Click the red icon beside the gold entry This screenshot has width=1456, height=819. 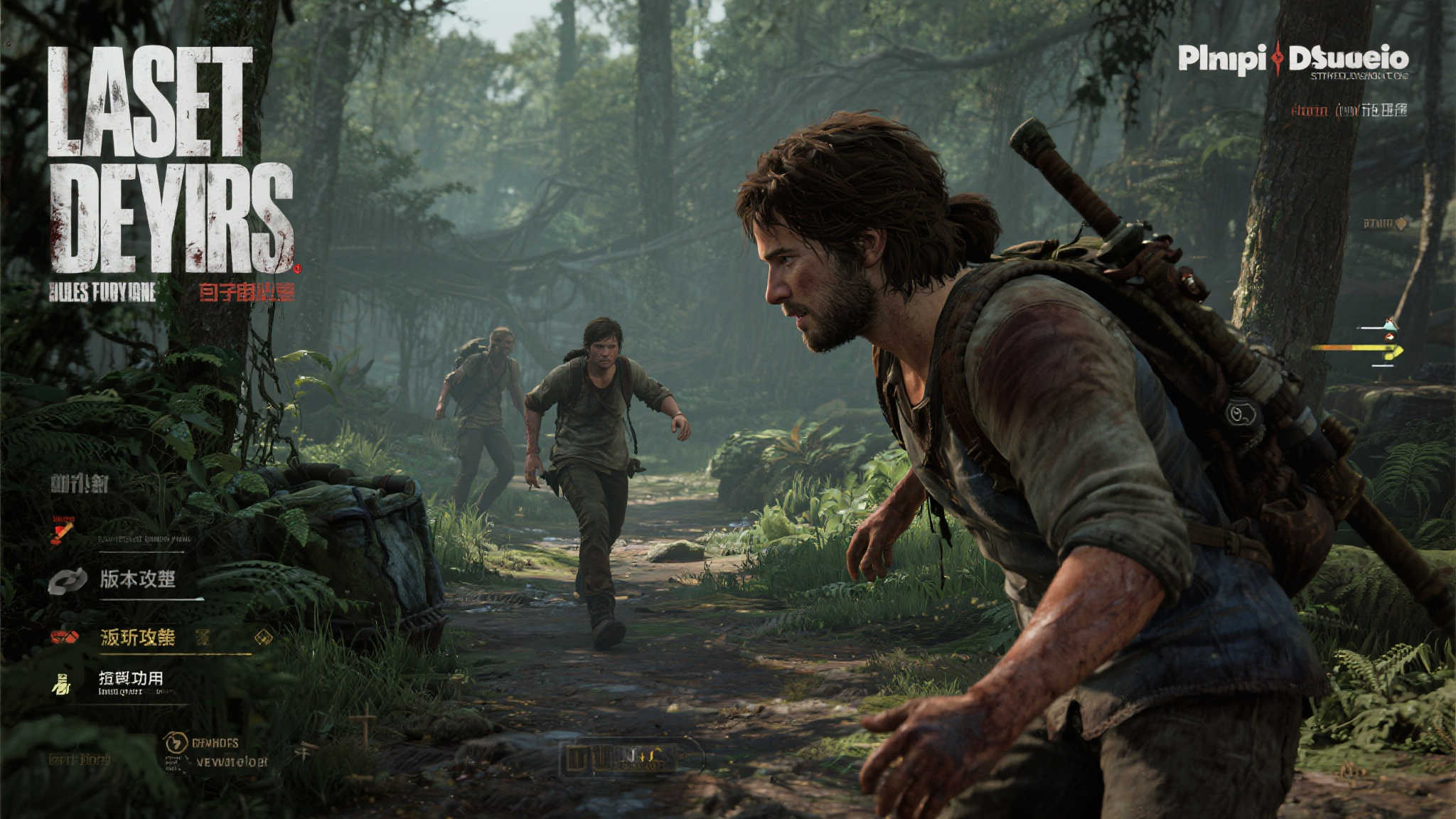click(64, 637)
